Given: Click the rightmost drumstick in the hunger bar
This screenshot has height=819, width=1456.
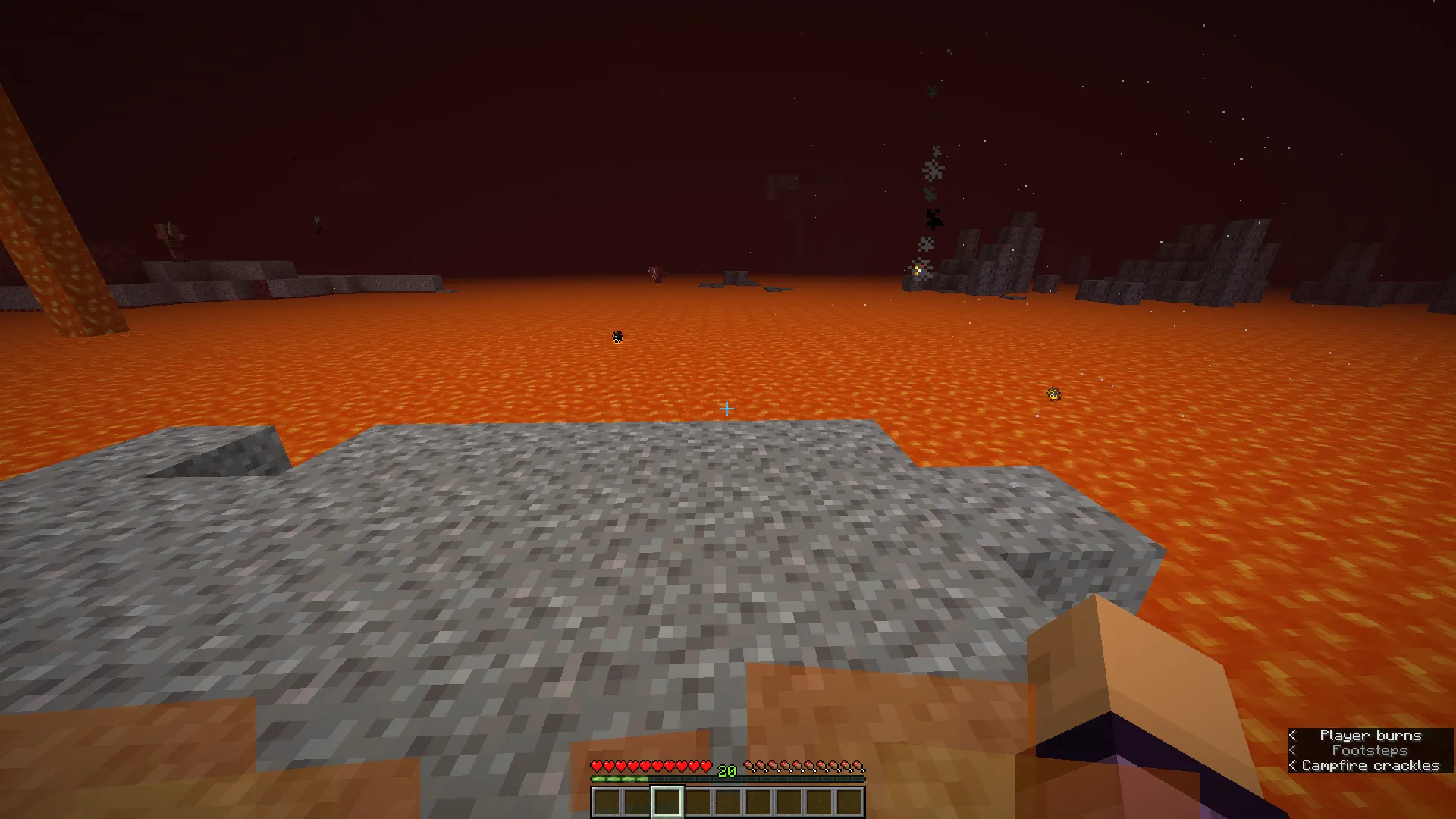Looking at the screenshot, I should point(858,766).
